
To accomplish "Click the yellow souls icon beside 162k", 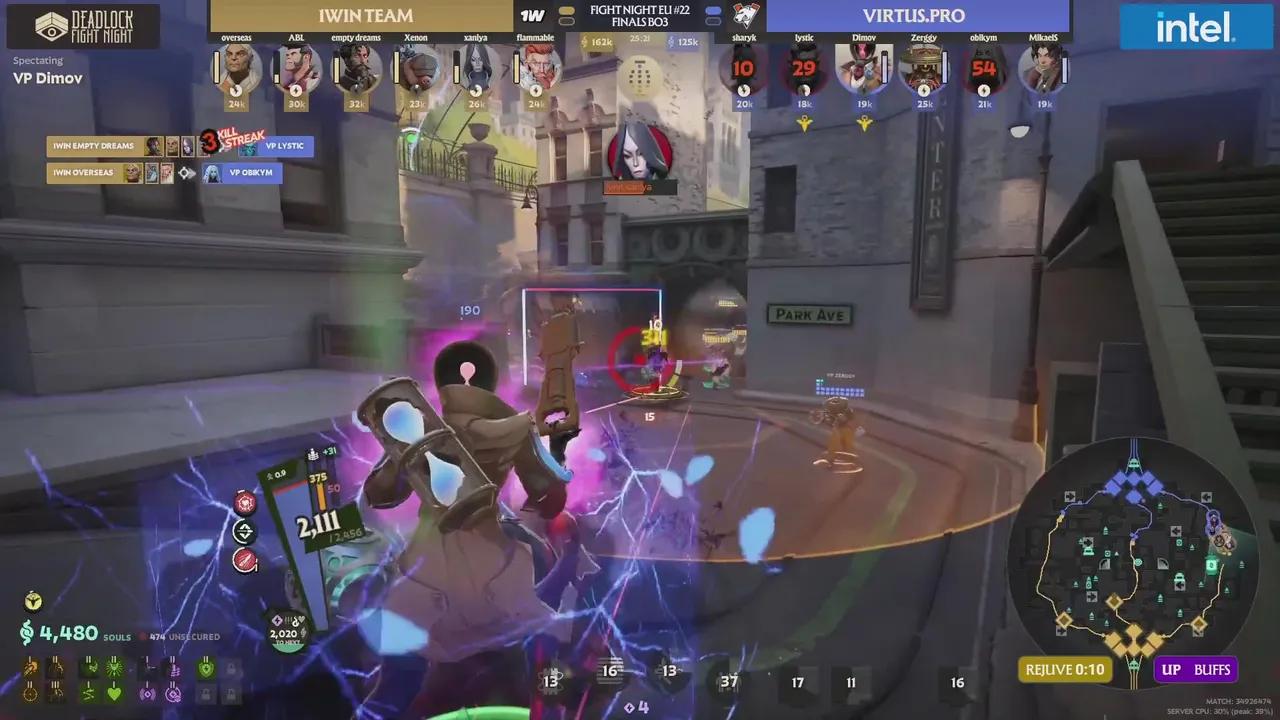I will [585, 42].
